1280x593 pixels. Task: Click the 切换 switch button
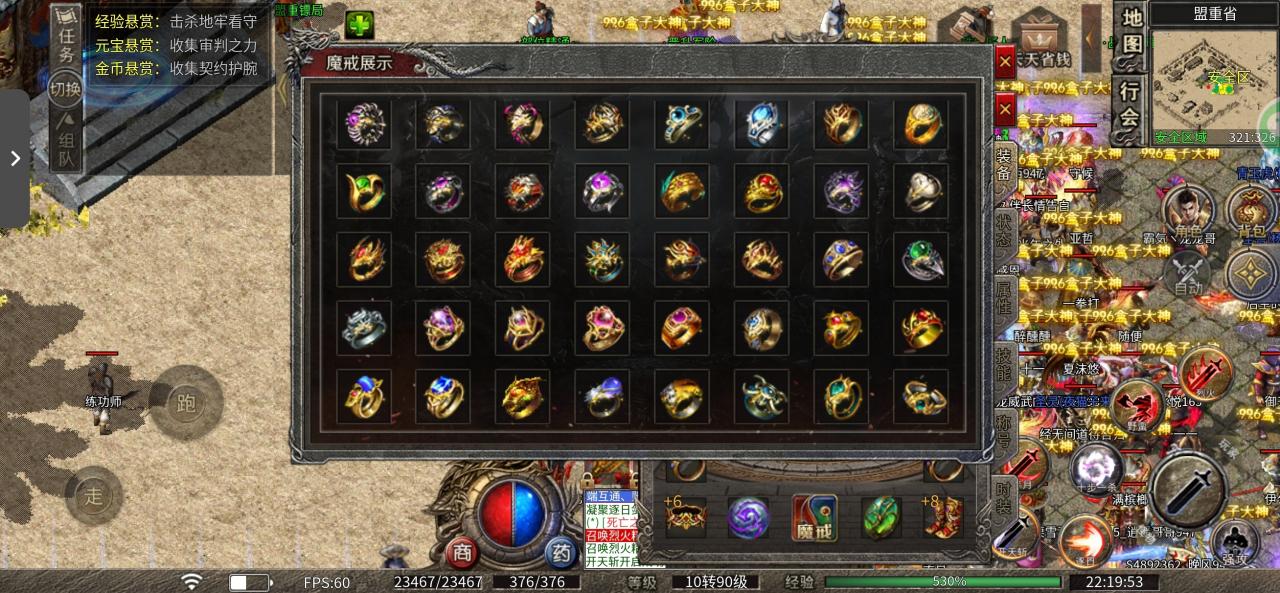pos(66,87)
